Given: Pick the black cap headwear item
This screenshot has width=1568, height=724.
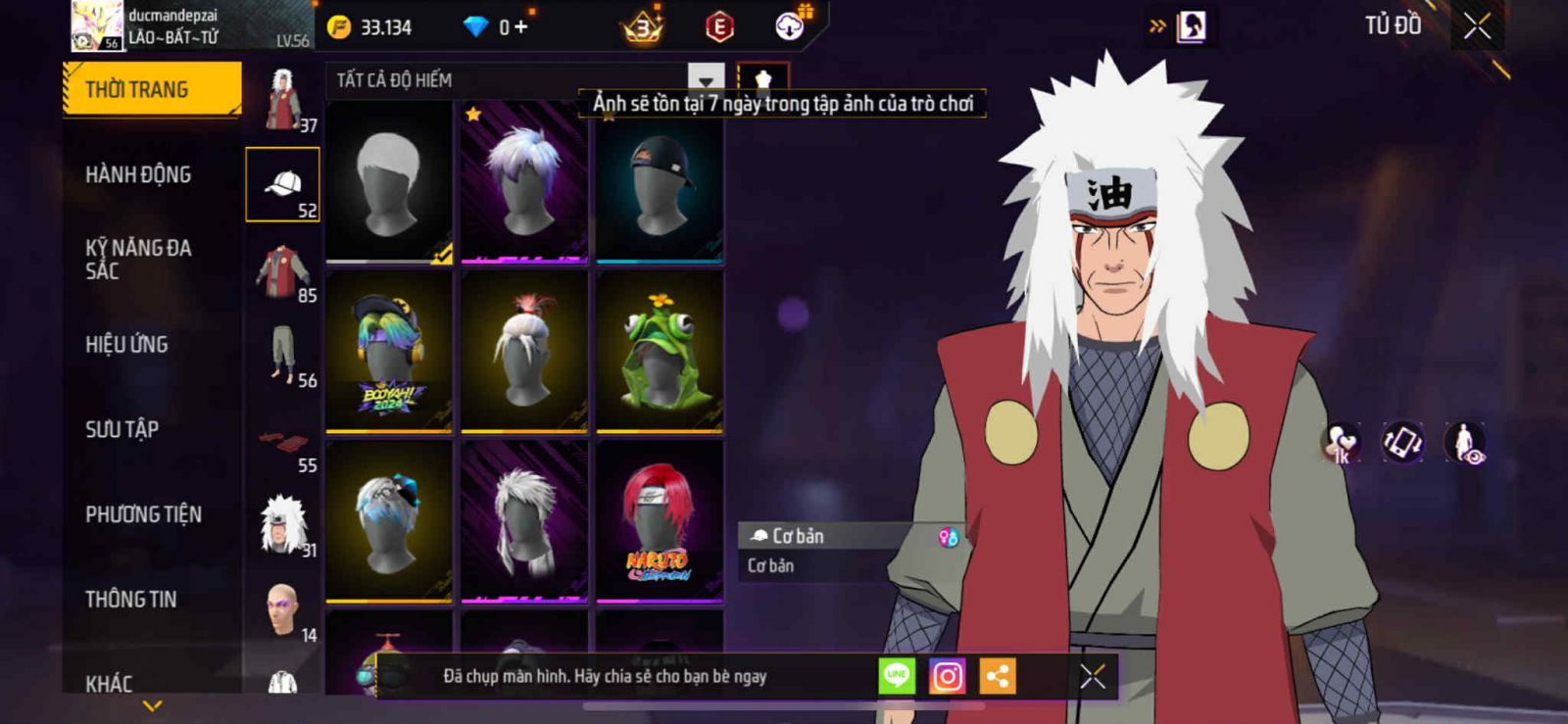Looking at the screenshot, I should pyautogui.click(x=660, y=182).
